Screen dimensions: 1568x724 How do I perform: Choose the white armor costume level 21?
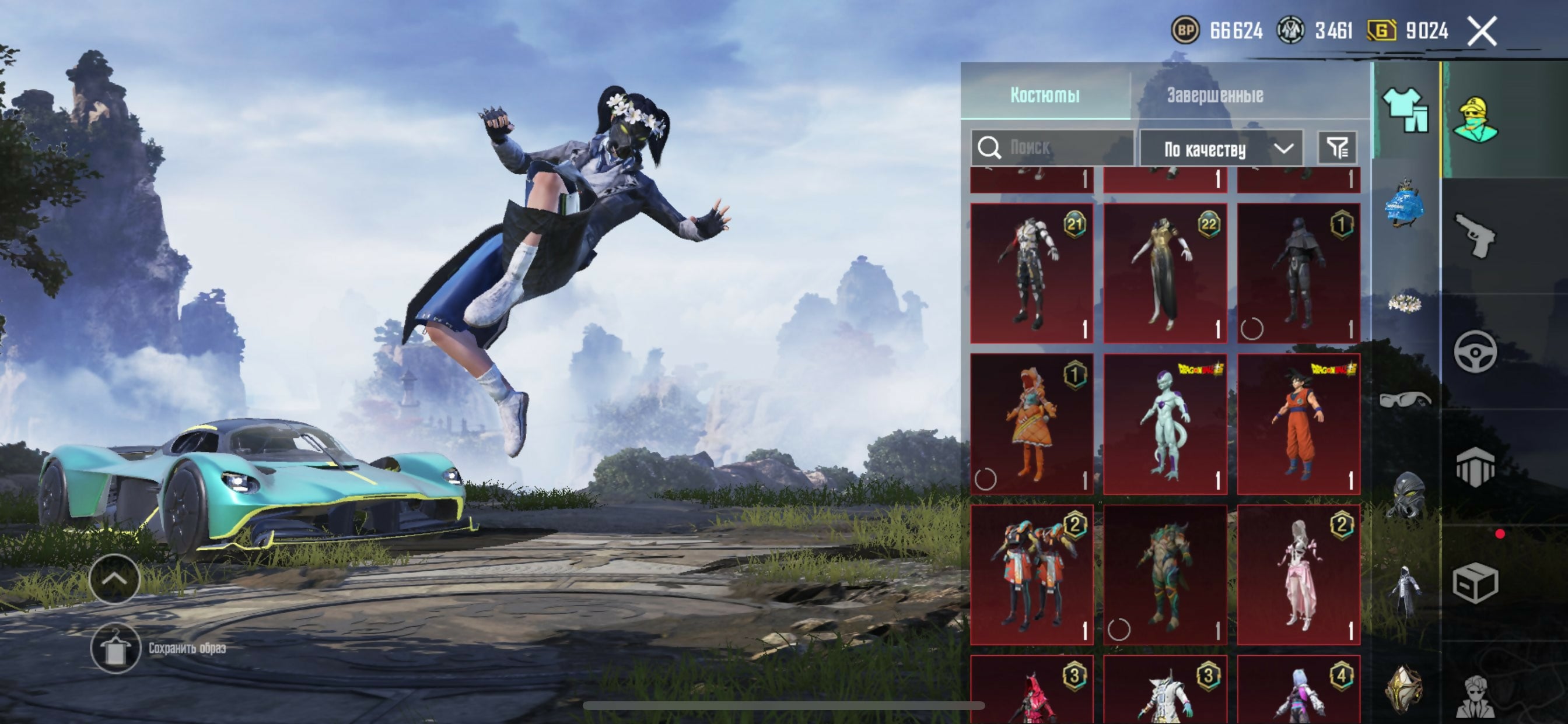pos(1031,273)
